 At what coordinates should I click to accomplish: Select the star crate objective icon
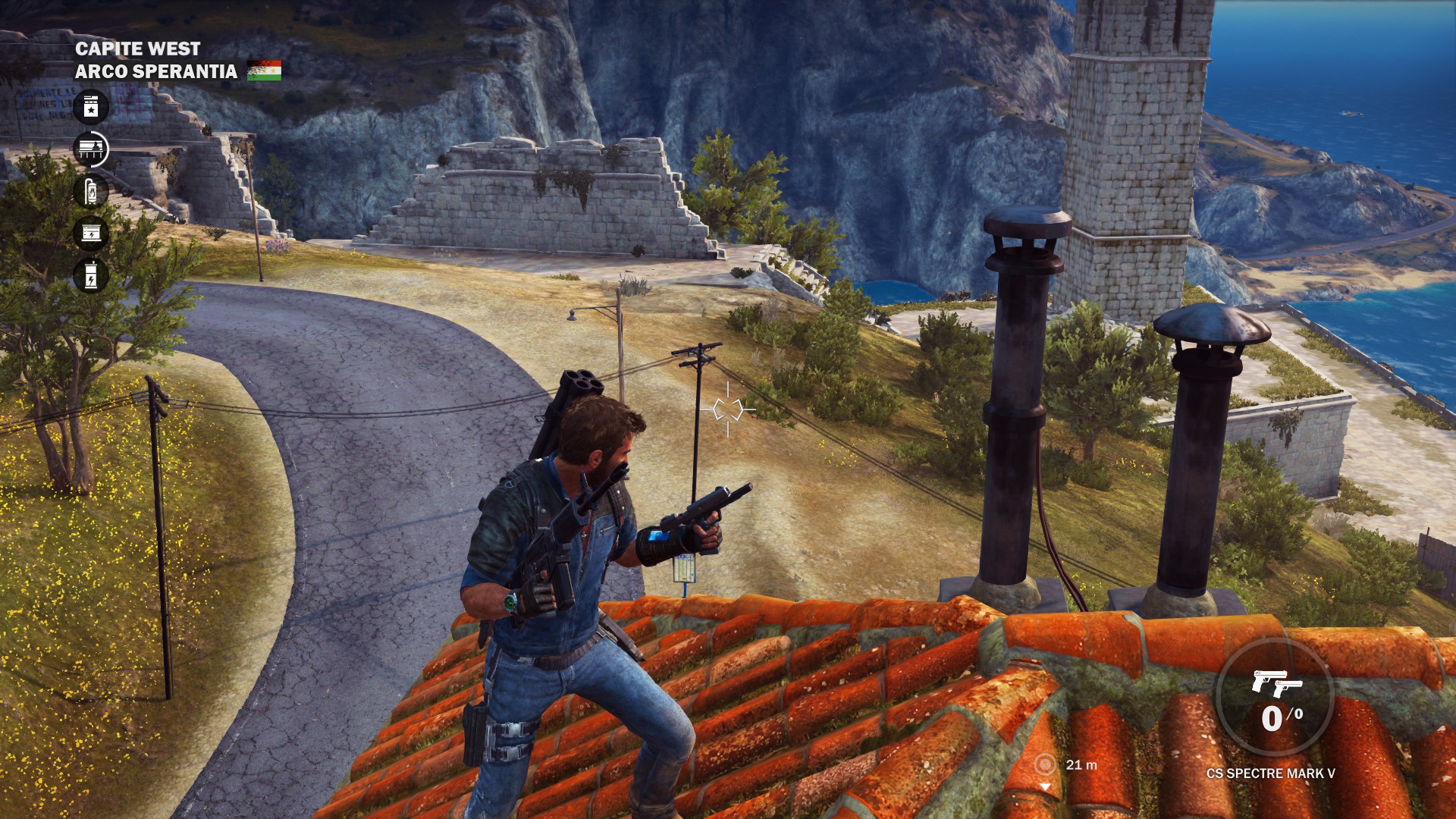[x=91, y=107]
